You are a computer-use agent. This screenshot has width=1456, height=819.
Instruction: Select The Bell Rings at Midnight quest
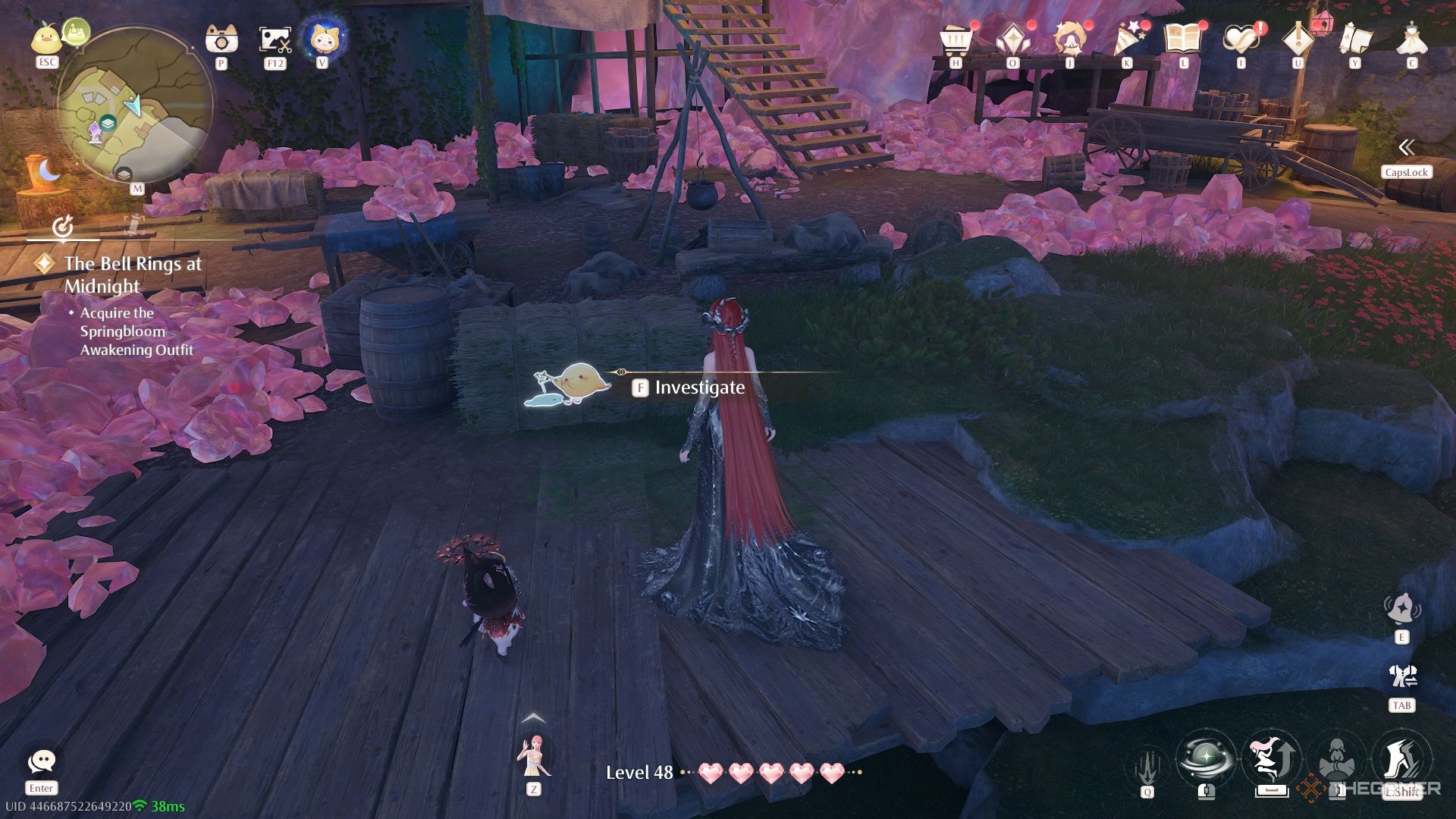point(132,275)
